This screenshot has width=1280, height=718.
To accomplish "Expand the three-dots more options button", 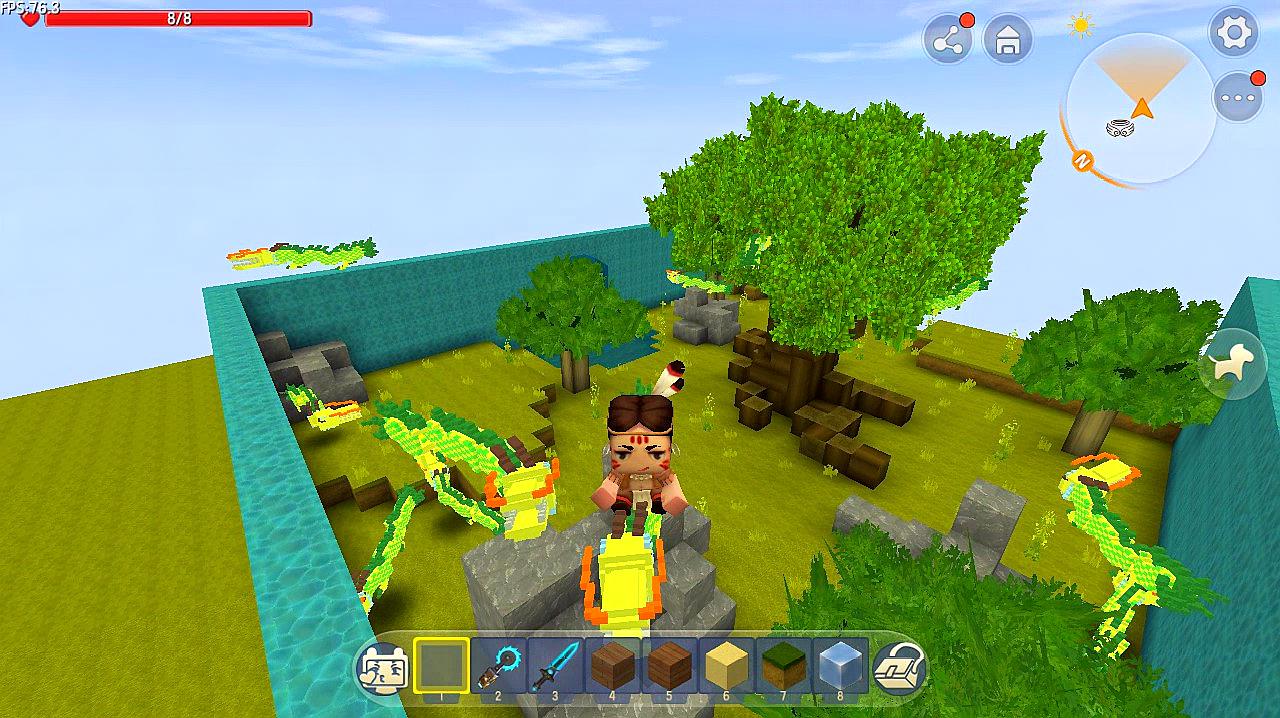I will tap(1238, 98).
